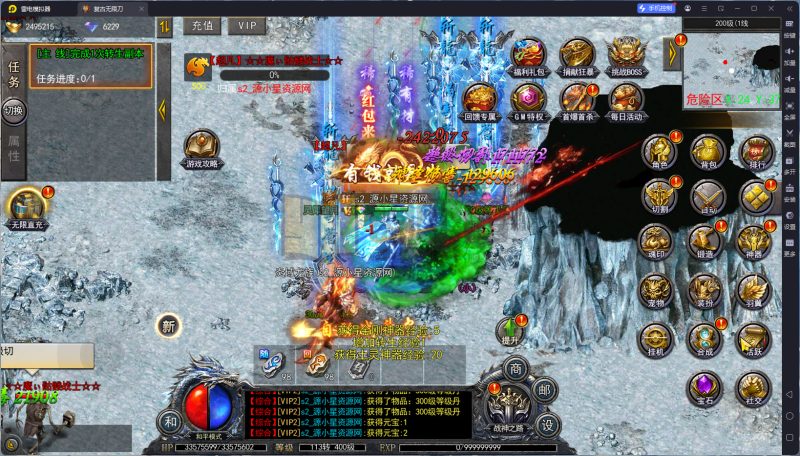Open the 邮 mail button
This screenshot has height=456, width=800.
pyautogui.click(x=545, y=392)
